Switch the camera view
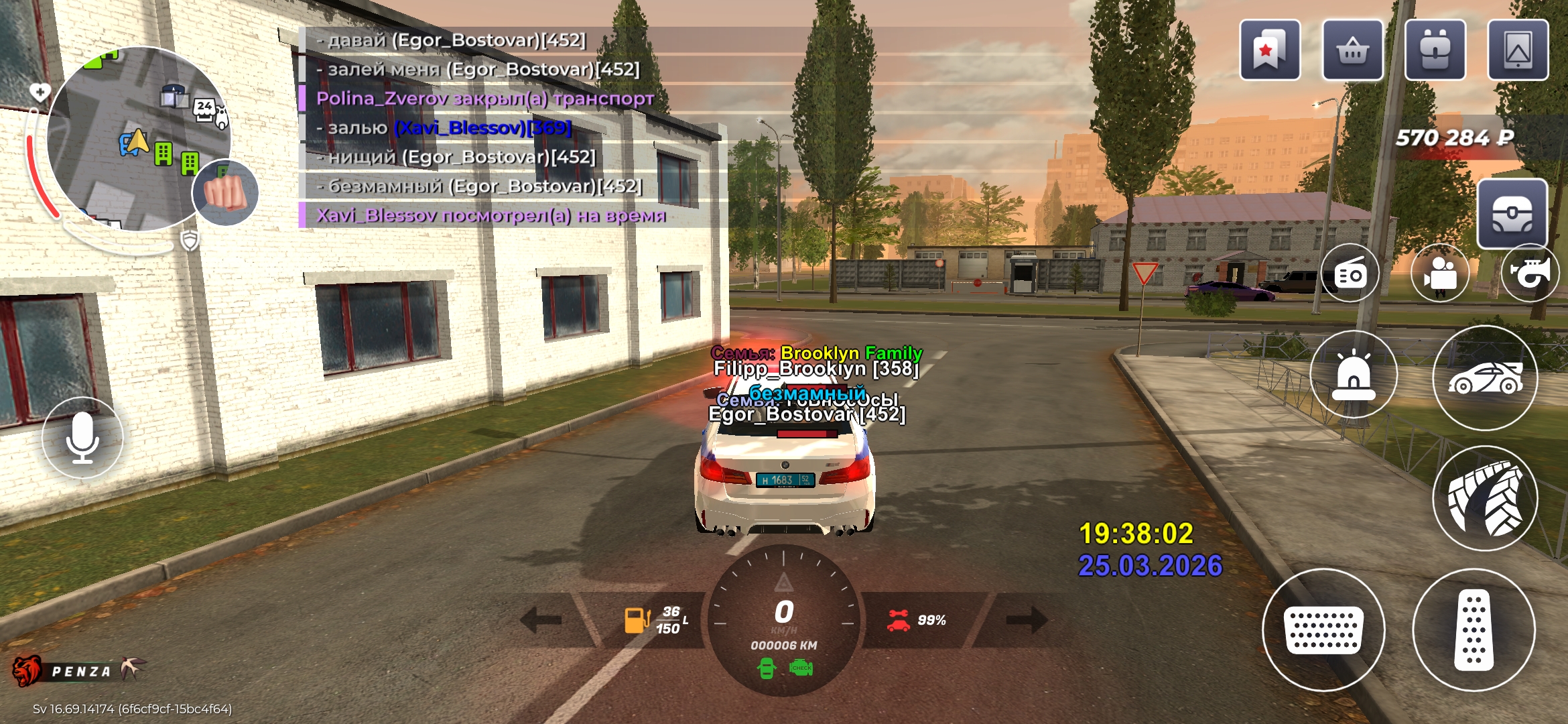Screen dimensions: 1568x724 coord(1440,274)
